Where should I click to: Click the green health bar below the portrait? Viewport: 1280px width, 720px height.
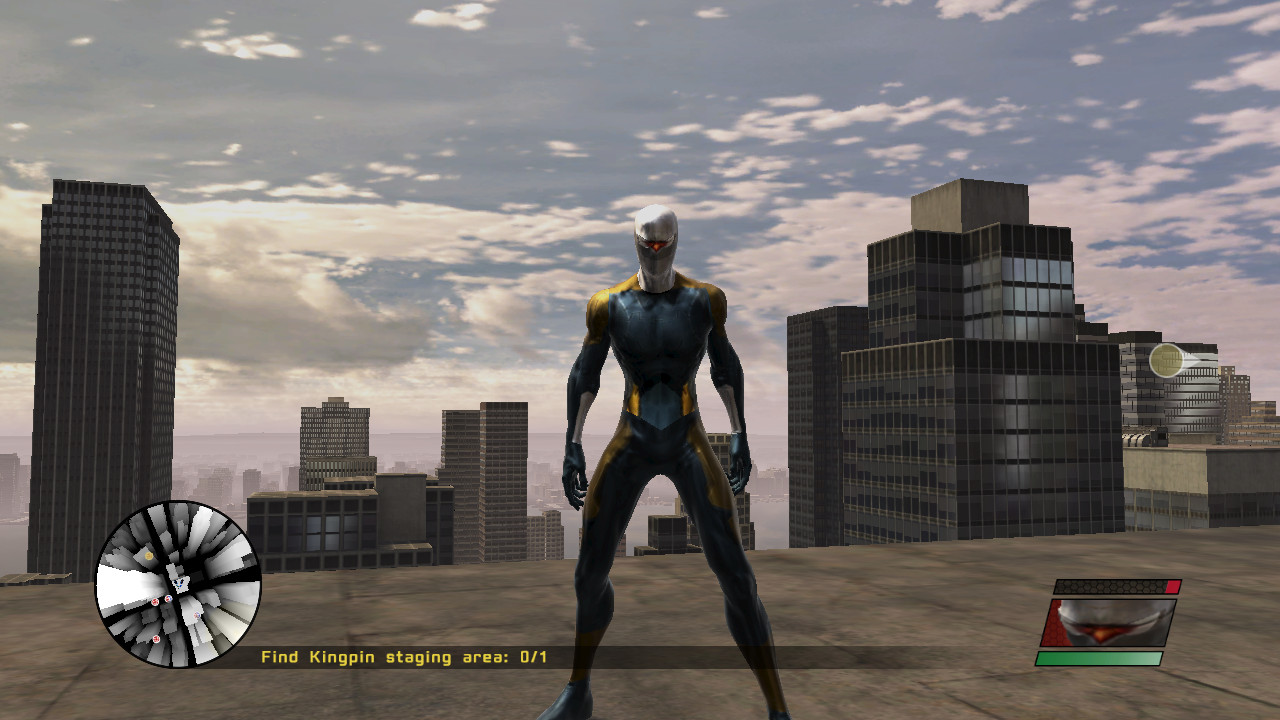point(1100,658)
